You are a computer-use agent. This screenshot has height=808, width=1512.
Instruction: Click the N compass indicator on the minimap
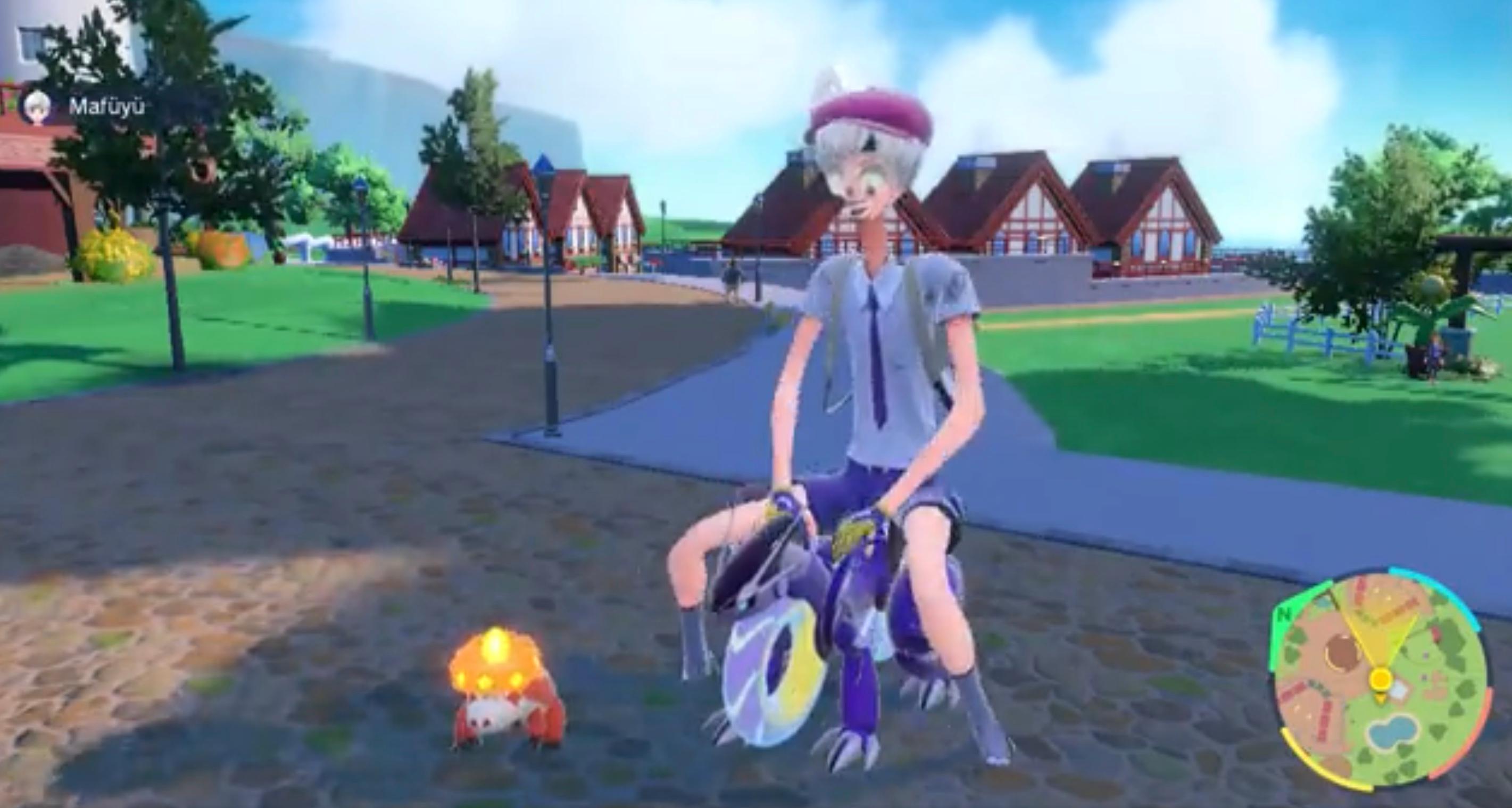point(1284,615)
